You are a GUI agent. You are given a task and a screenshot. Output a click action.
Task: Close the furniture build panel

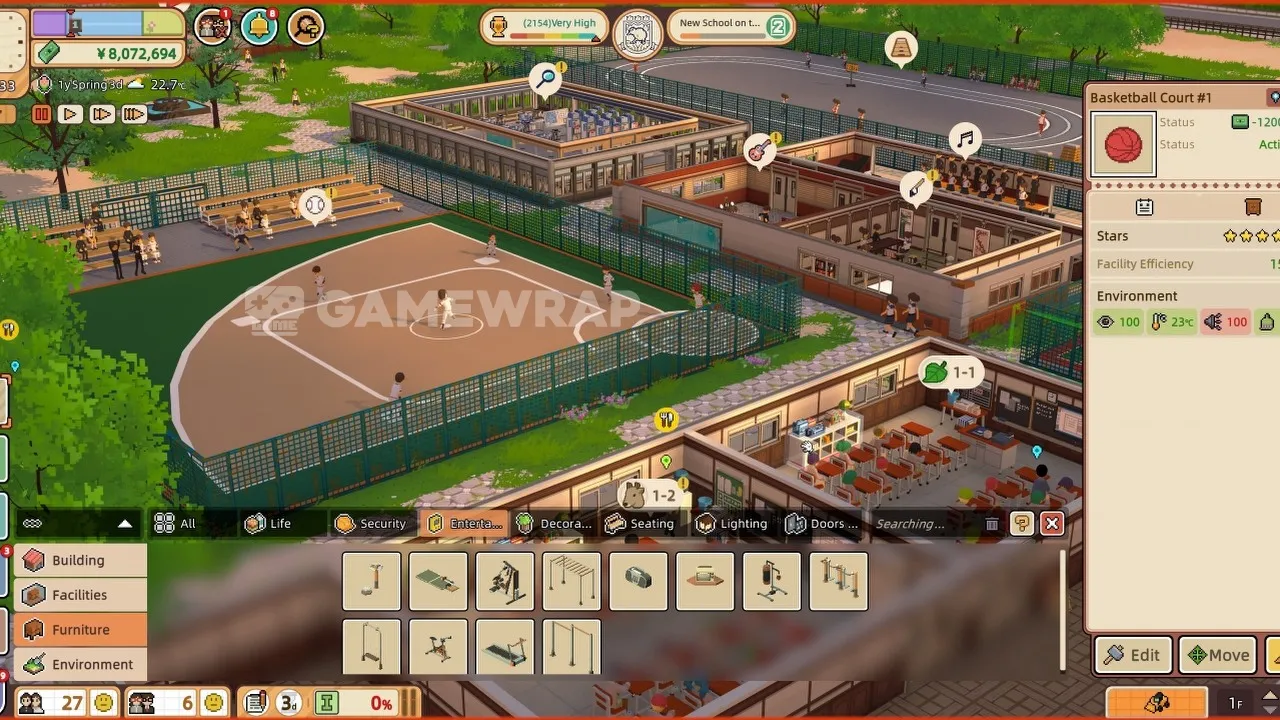[1051, 523]
